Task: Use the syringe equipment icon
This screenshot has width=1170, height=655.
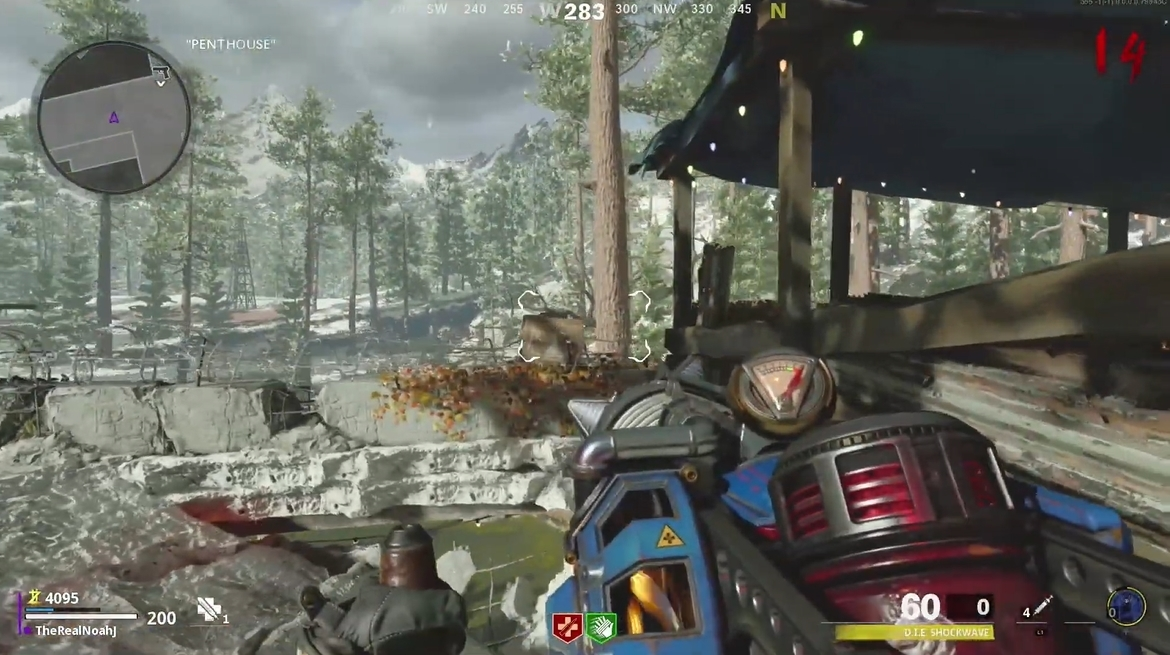Action: (1044, 606)
